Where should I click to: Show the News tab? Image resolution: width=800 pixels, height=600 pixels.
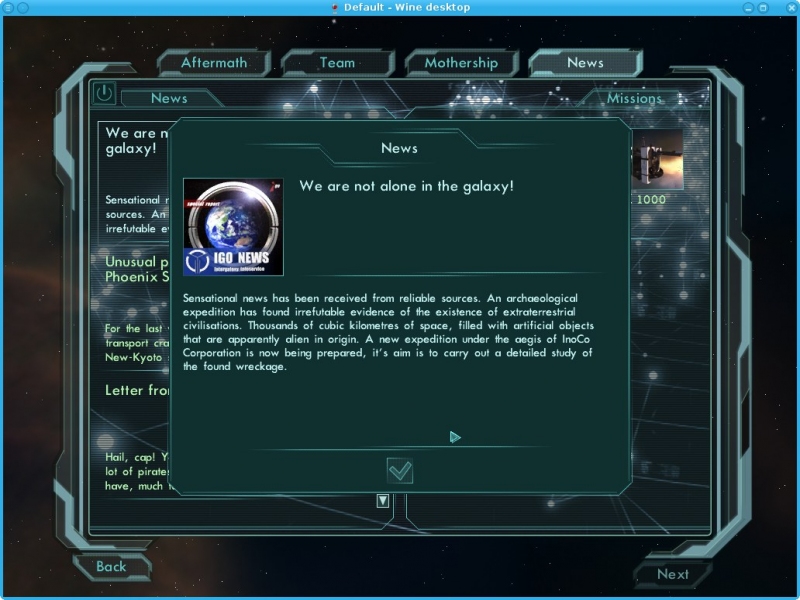click(x=585, y=63)
